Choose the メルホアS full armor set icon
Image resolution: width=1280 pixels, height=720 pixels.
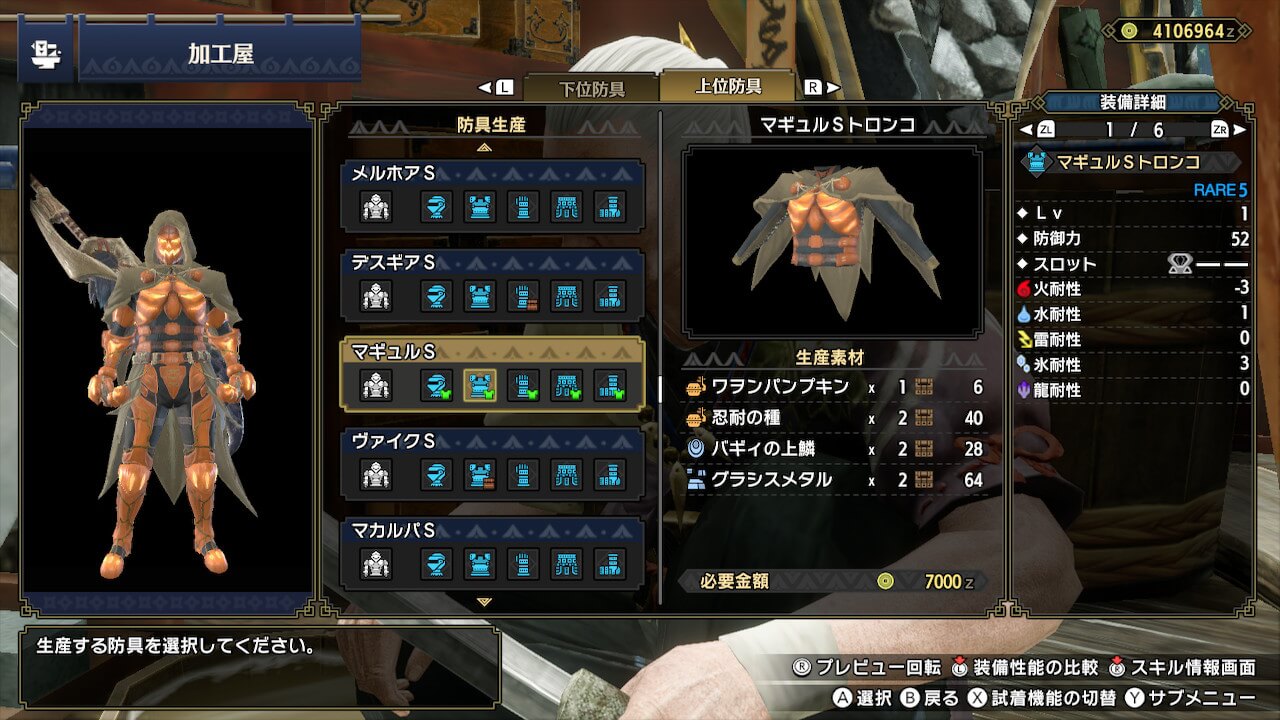tap(376, 207)
